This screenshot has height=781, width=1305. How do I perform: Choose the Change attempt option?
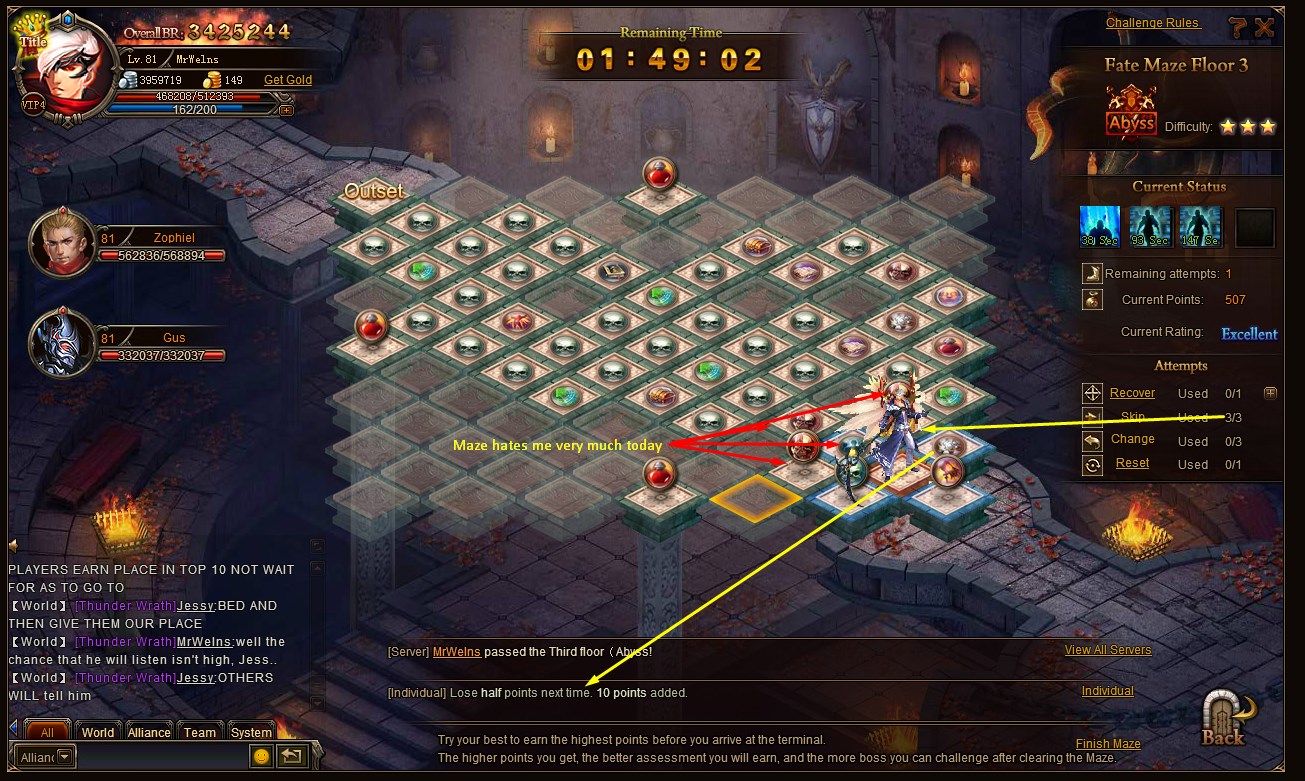pos(1132,439)
